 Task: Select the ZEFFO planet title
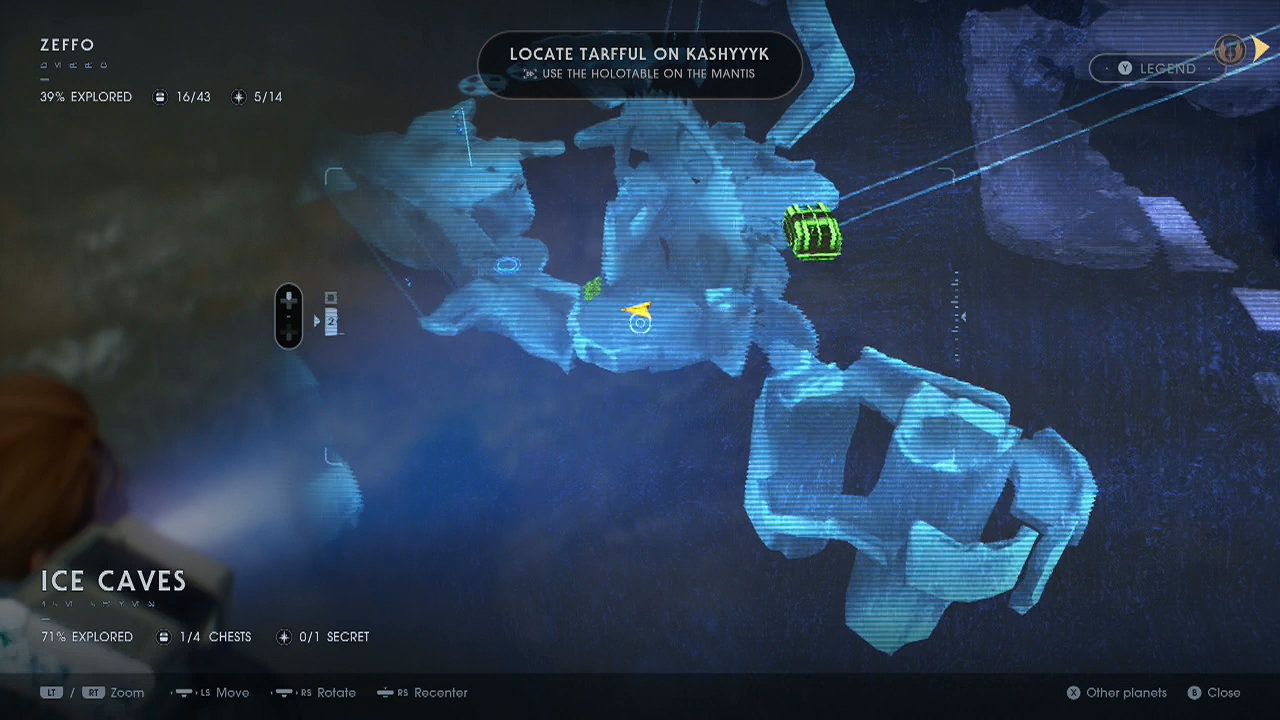click(x=66, y=45)
